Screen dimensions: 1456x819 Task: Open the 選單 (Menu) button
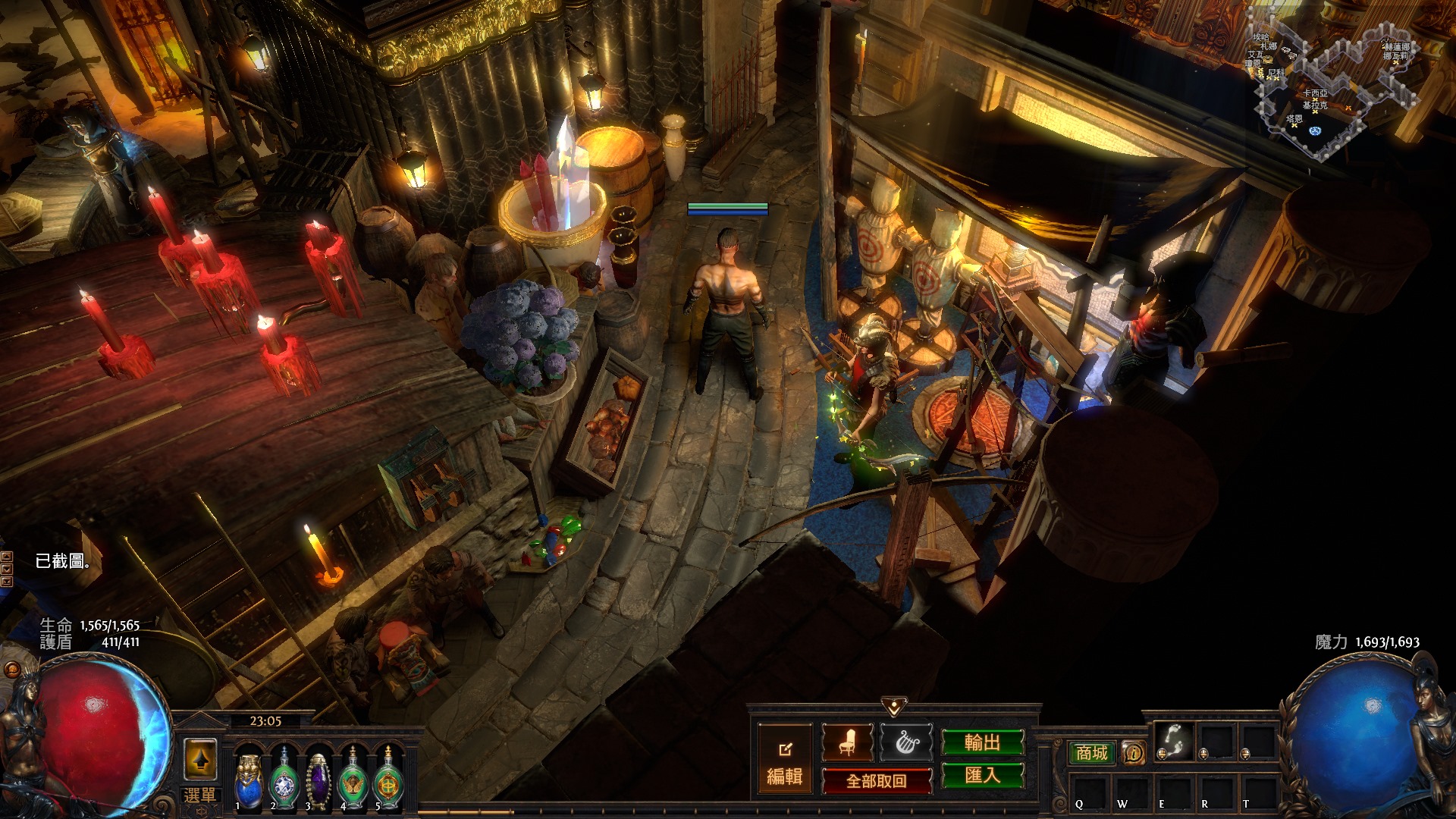pyautogui.click(x=199, y=796)
